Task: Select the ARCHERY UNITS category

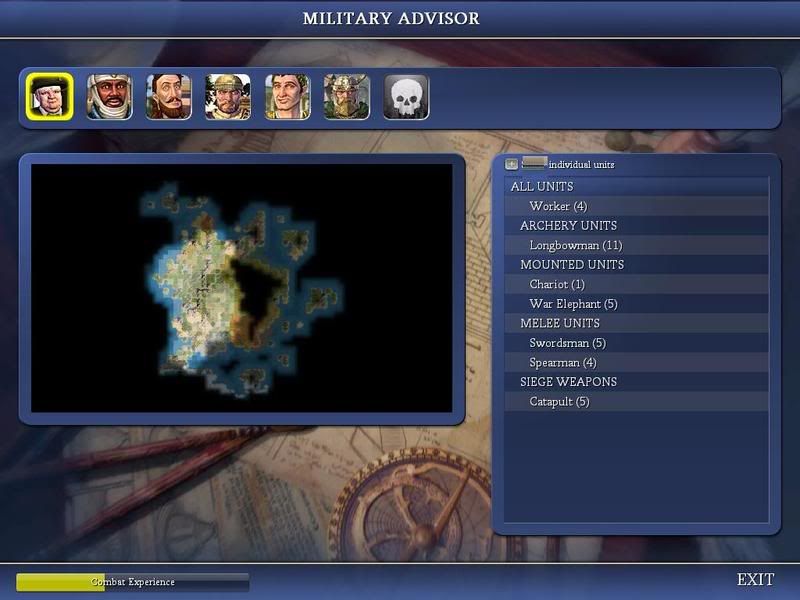Action: [568, 225]
